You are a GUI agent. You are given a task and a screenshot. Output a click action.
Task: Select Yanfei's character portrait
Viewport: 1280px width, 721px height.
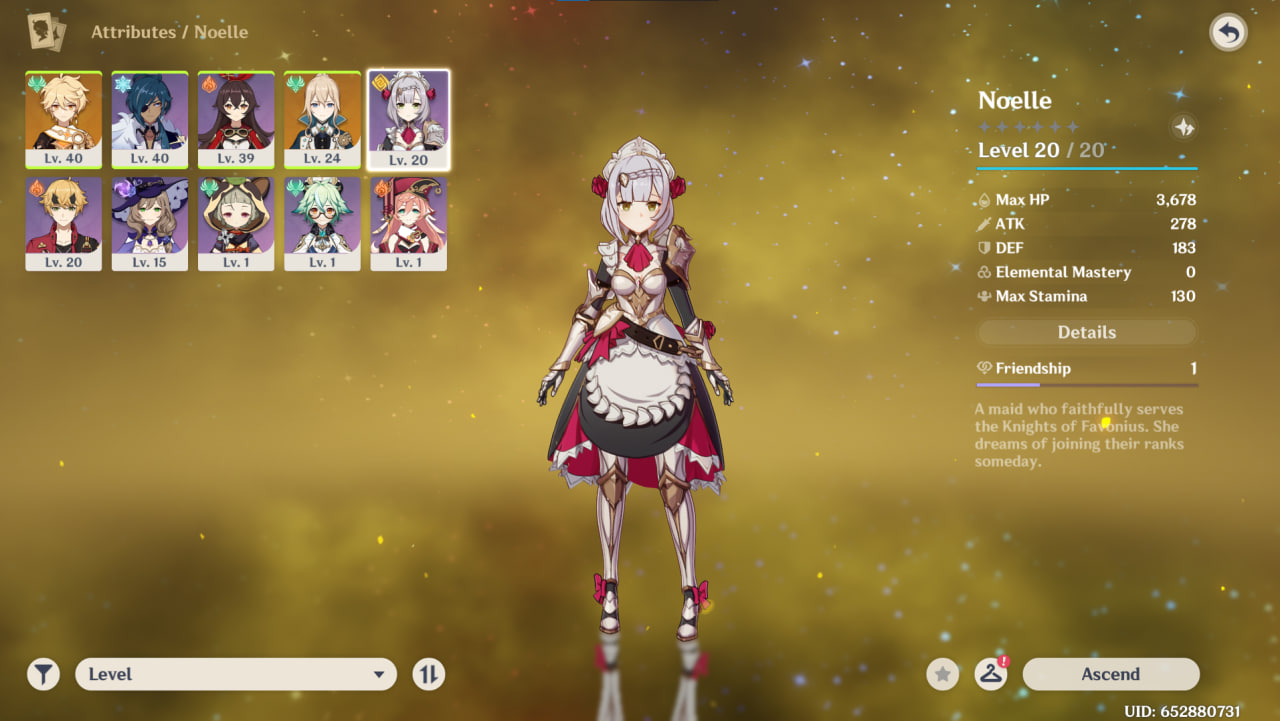click(408, 223)
